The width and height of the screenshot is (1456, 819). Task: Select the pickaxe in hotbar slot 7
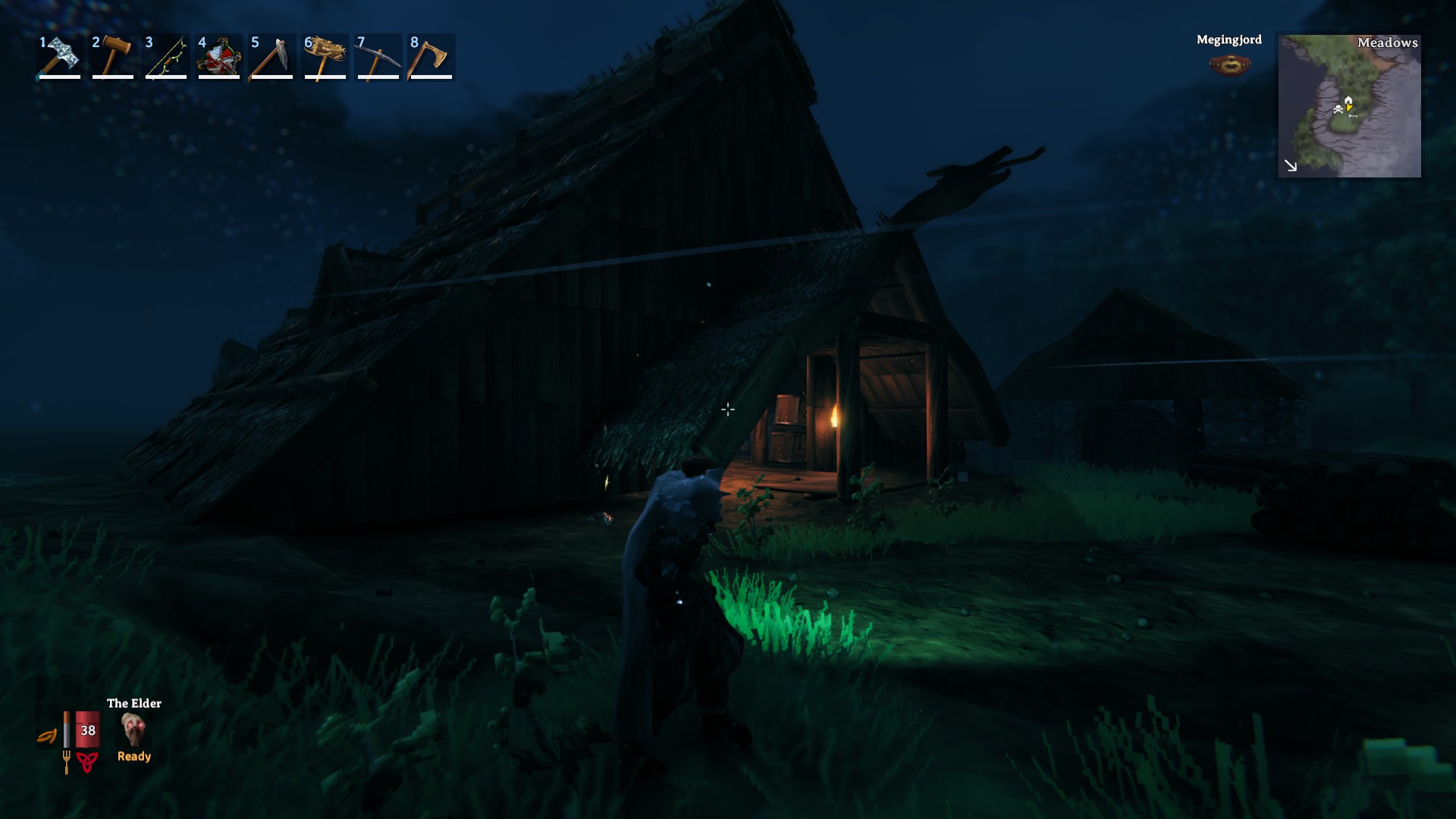(378, 57)
